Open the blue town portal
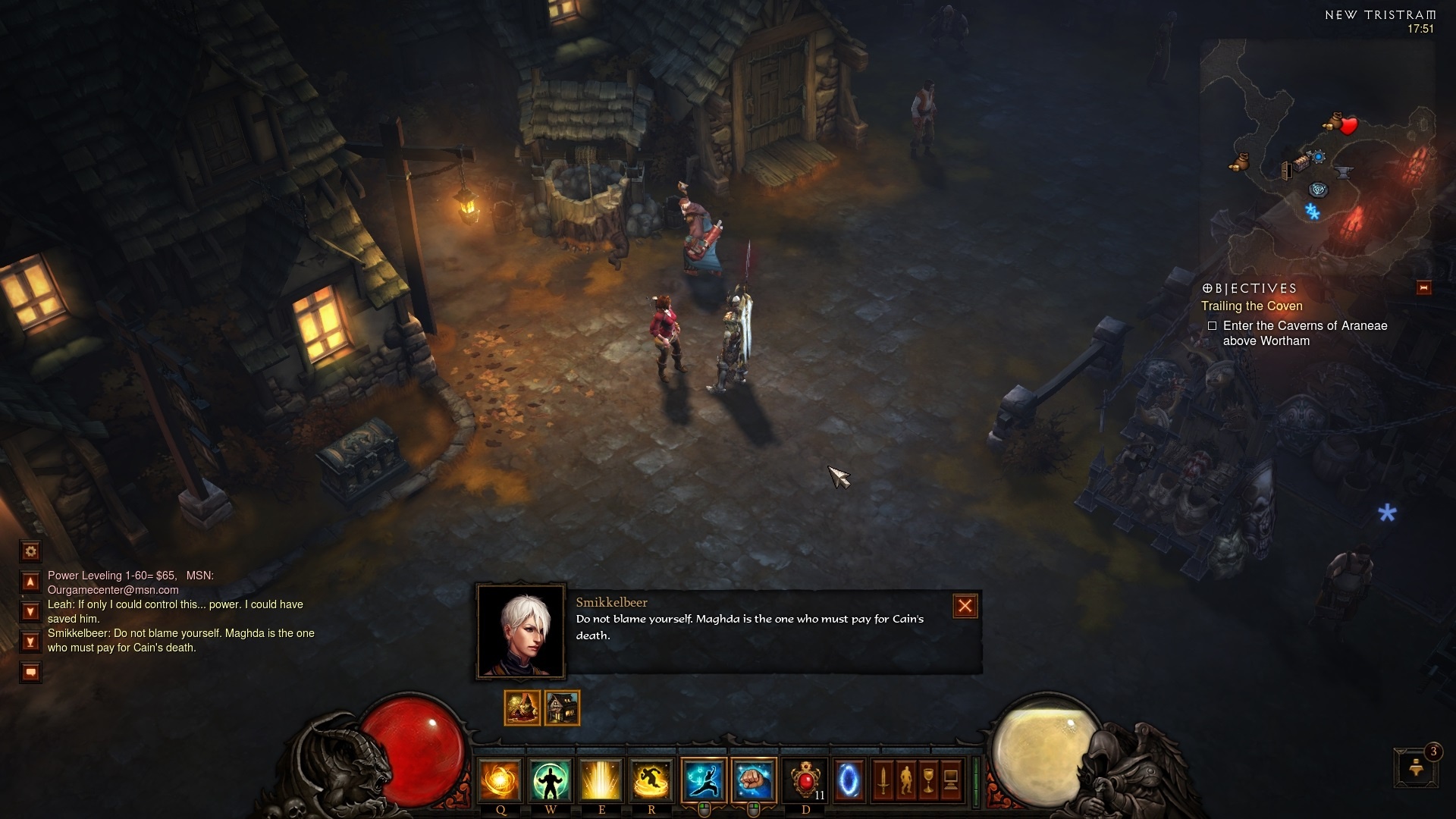 pyautogui.click(x=849, y=780)
